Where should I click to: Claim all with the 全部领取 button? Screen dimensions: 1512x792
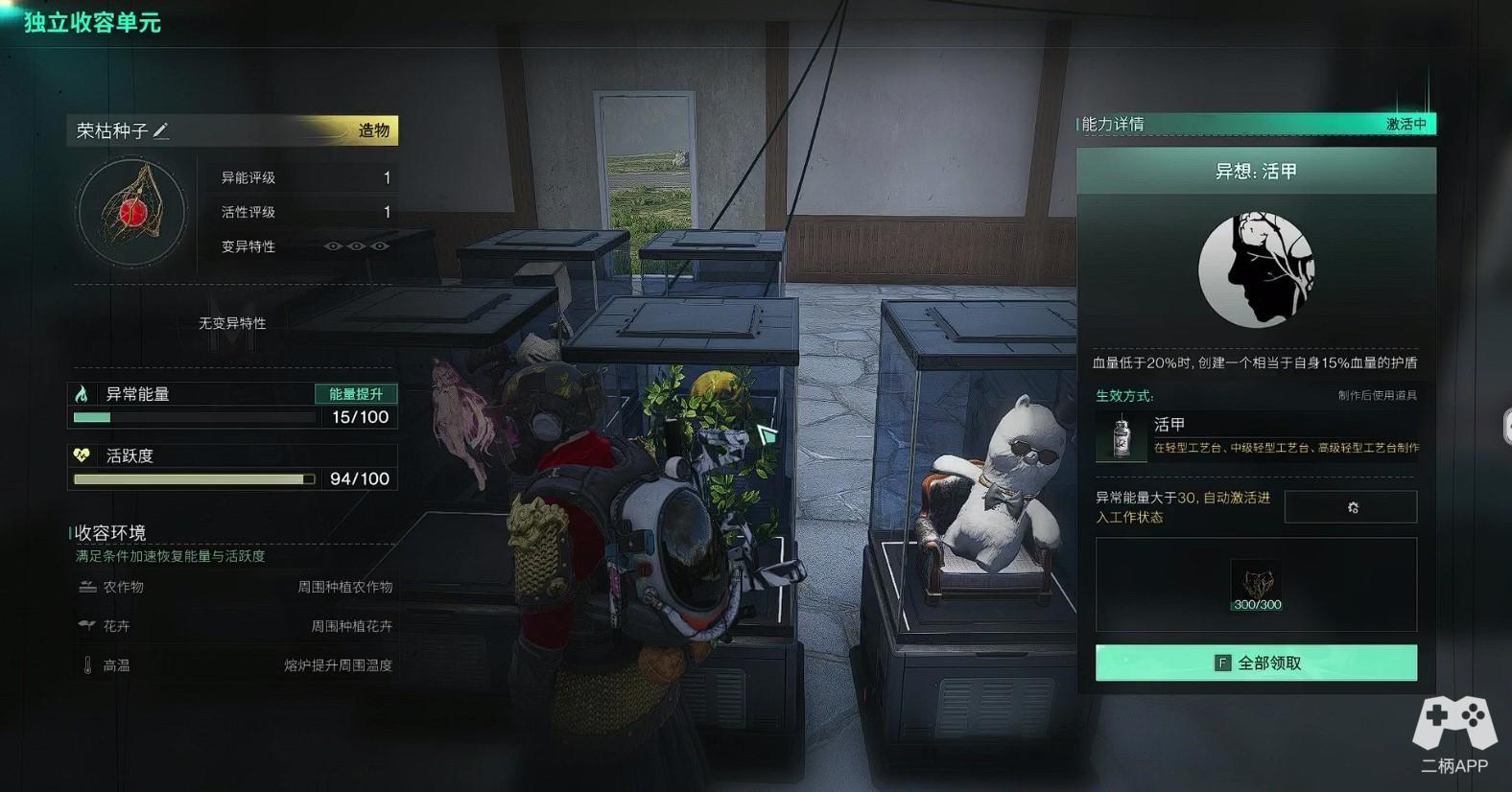point(1256,663)
